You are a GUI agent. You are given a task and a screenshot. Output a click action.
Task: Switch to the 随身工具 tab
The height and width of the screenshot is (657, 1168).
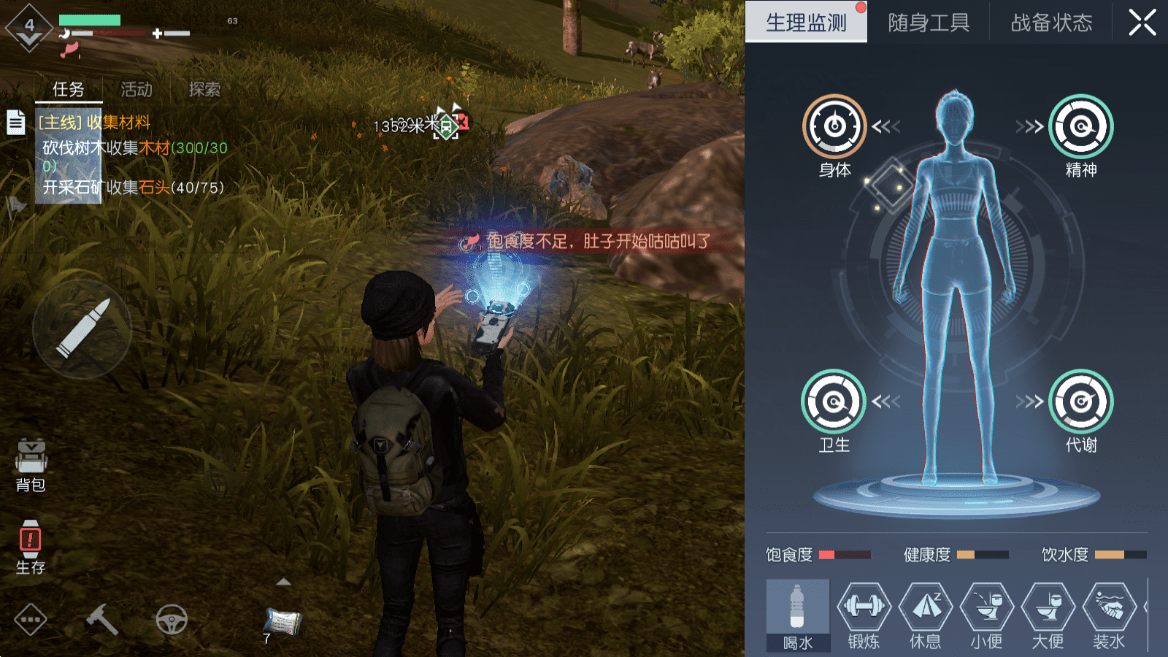click(928, 23)
